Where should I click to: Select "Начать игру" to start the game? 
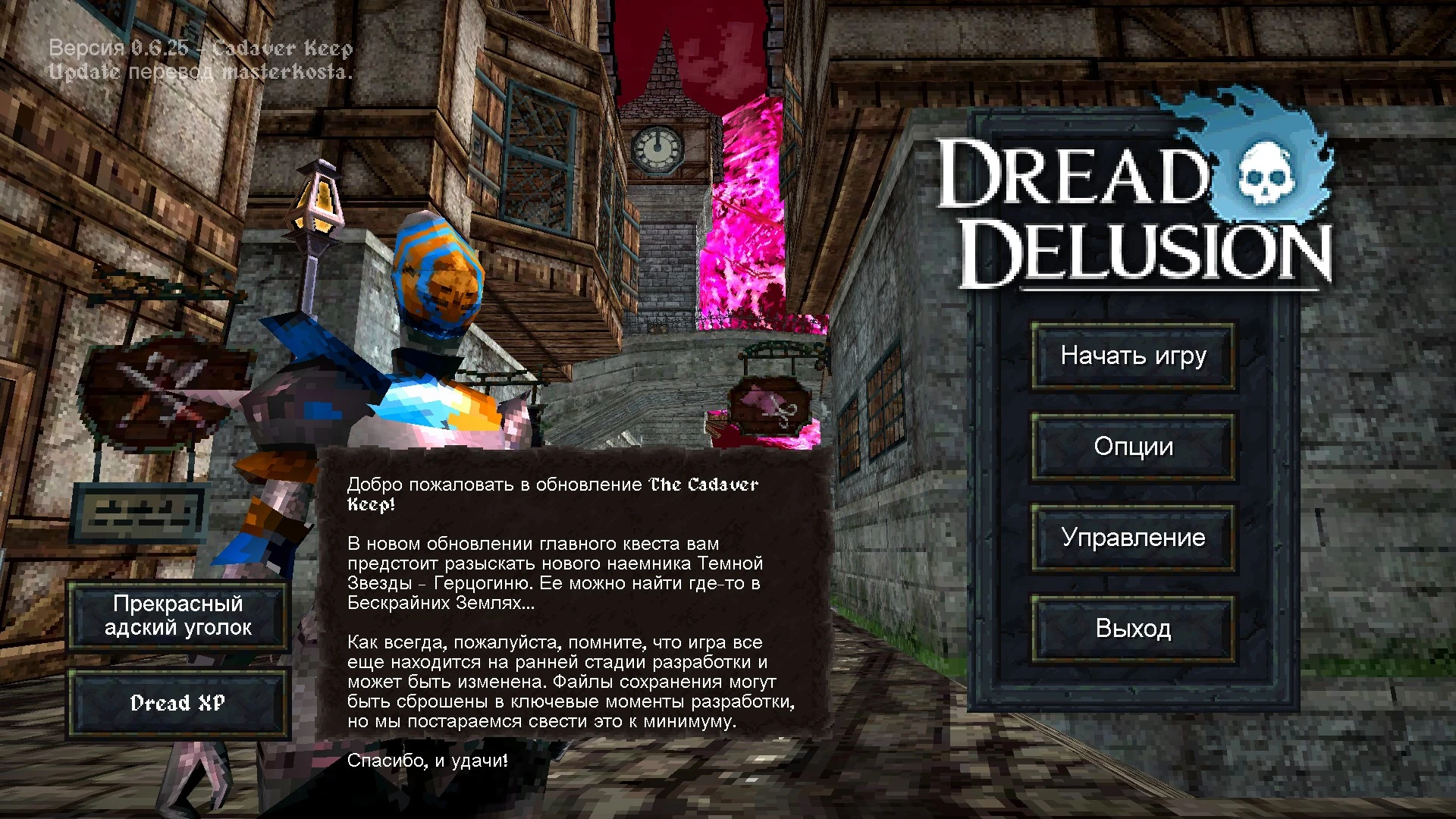[x=1133, y=356]
